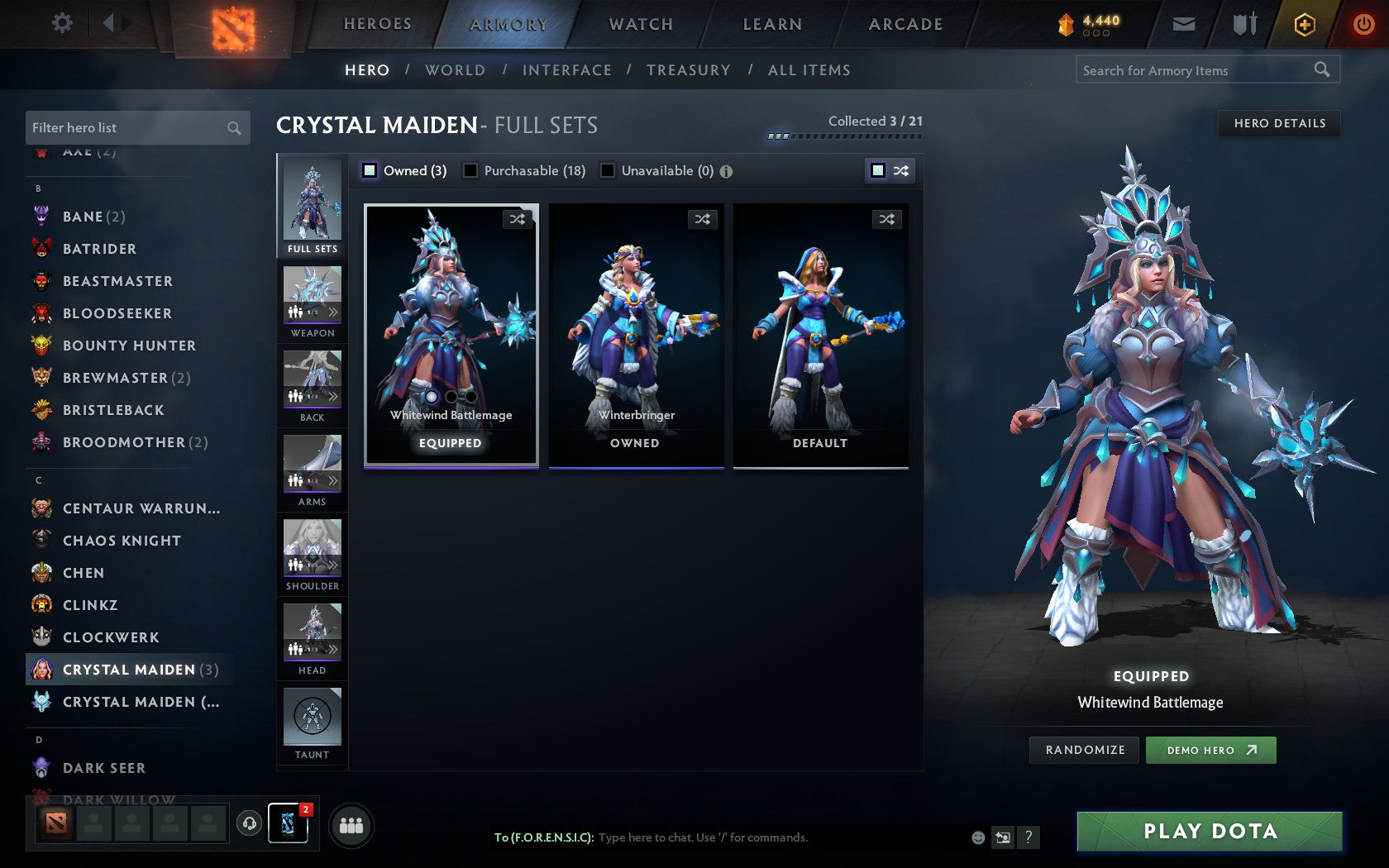This screenshot has height=868, width=1389.
Task: Open the Heroes menu in the top bar
Action: (377, 24)
